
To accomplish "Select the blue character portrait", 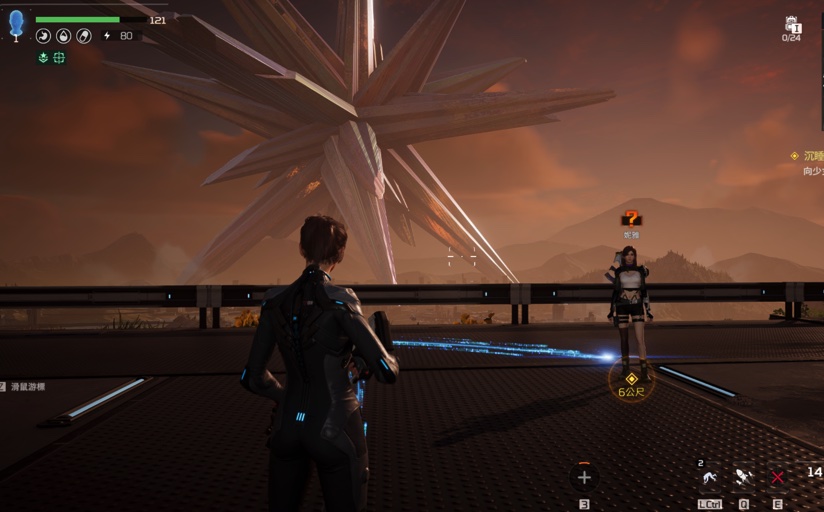I will click(16, 23).
